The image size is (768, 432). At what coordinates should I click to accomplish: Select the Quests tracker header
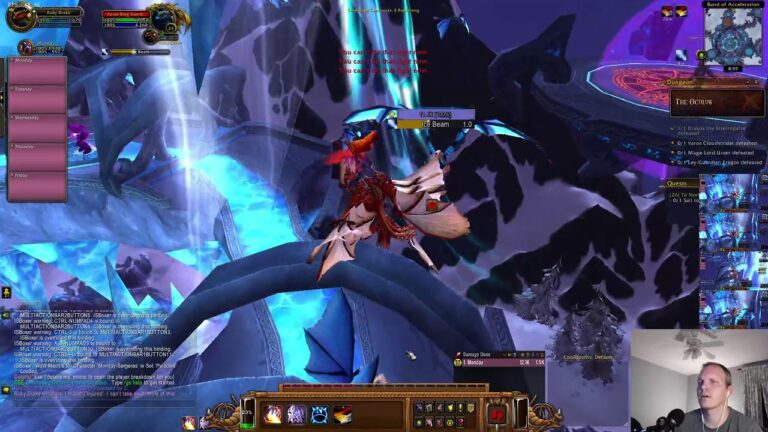pos(682,183)
